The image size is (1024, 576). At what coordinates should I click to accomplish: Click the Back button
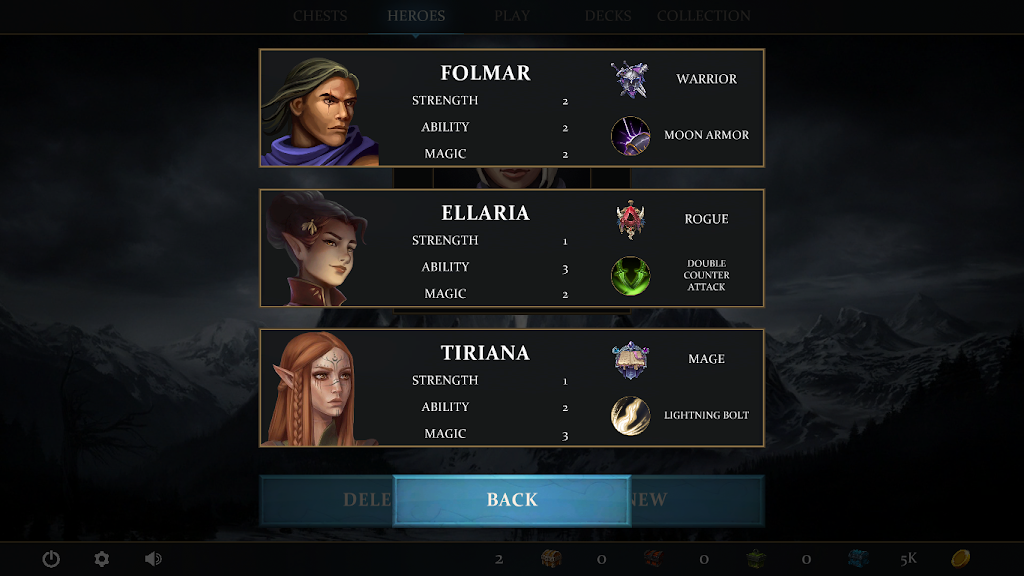(512, 500)
